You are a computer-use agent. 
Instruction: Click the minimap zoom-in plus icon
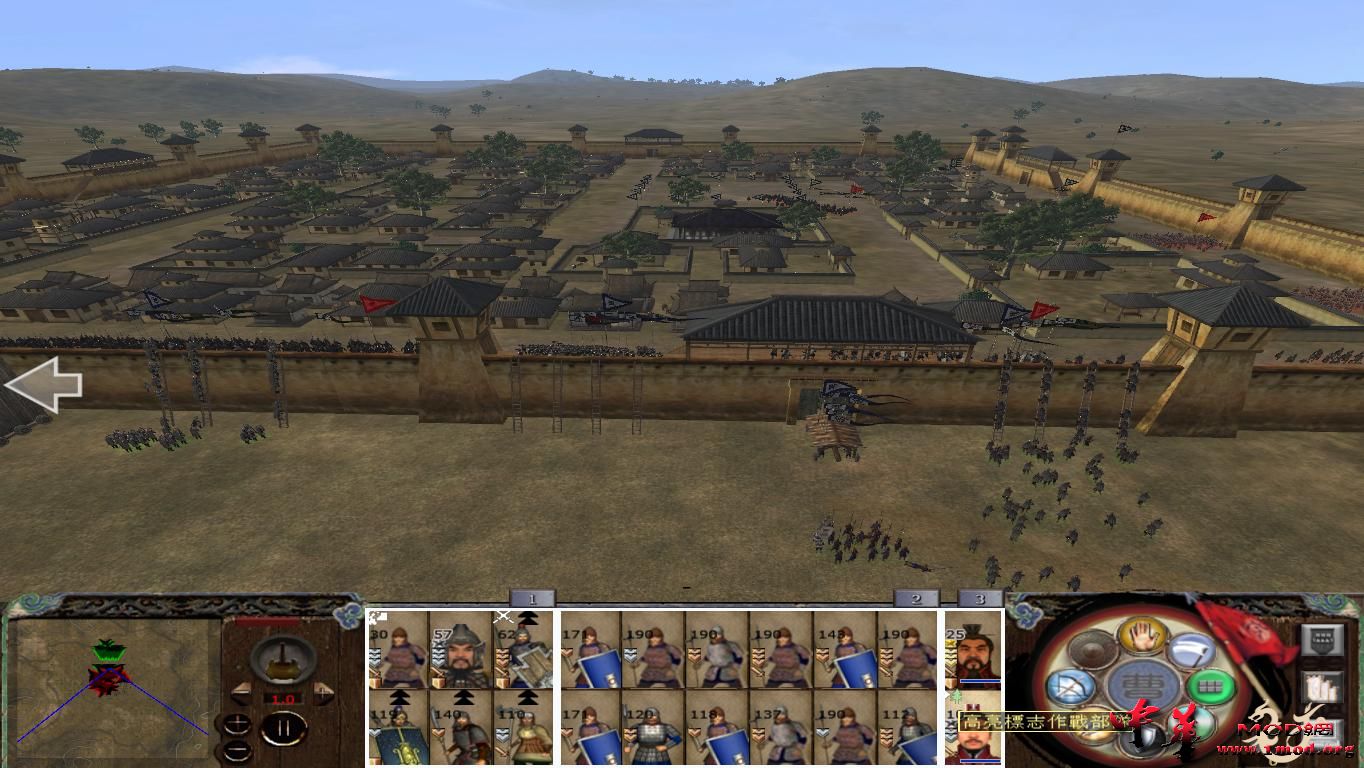[237, 723]
